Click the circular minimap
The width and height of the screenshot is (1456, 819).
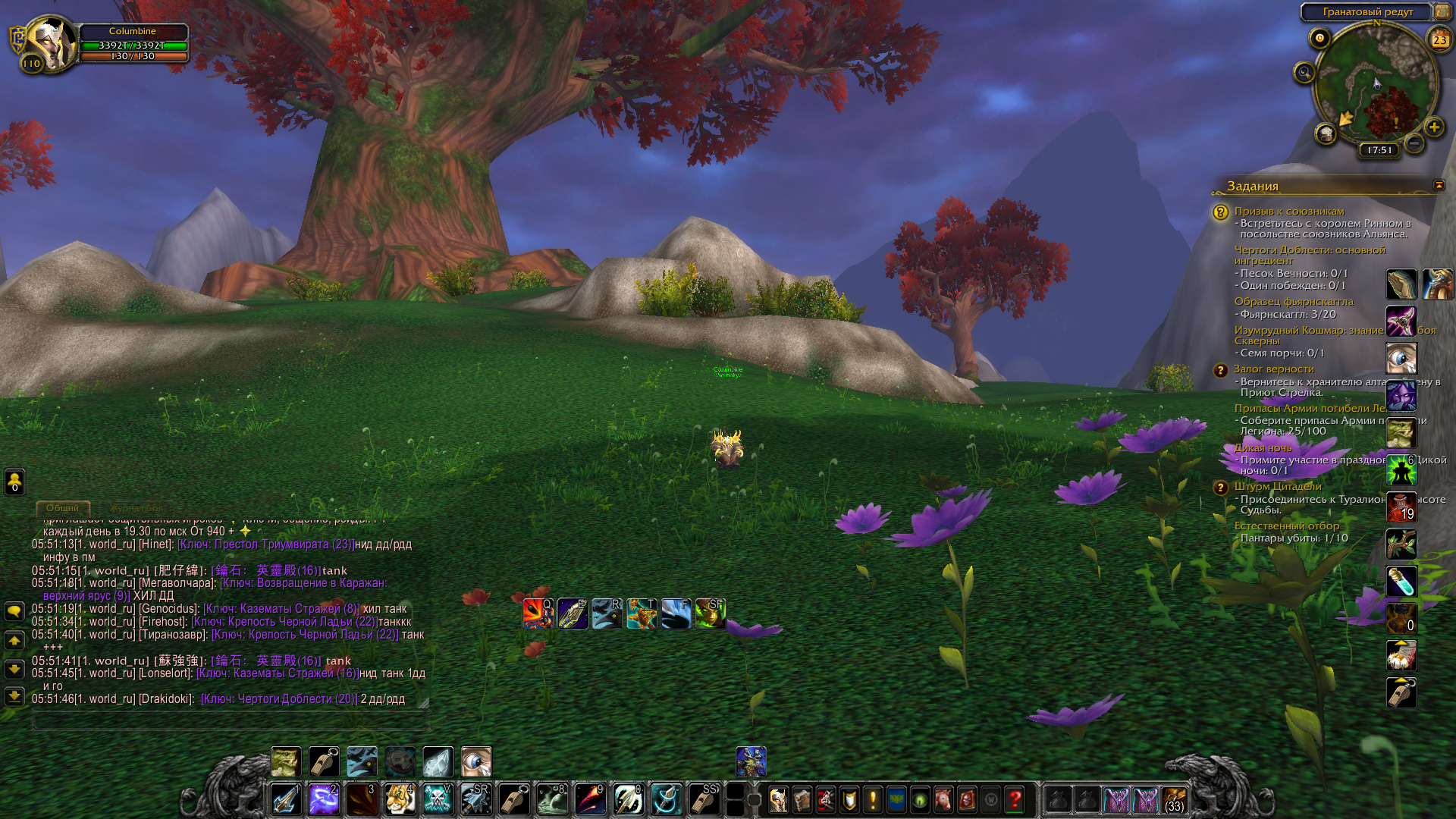tap(1376, 85)
